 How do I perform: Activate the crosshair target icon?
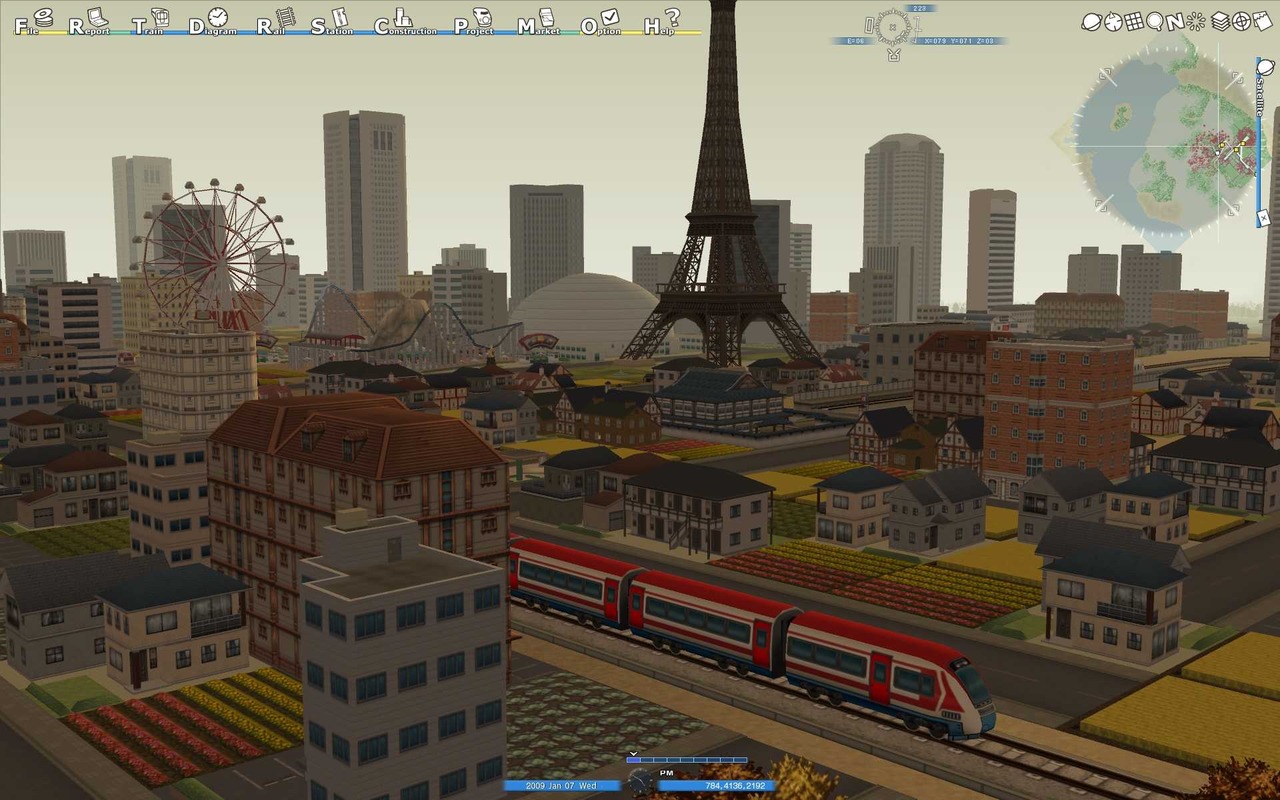[x=1241, y=20]
